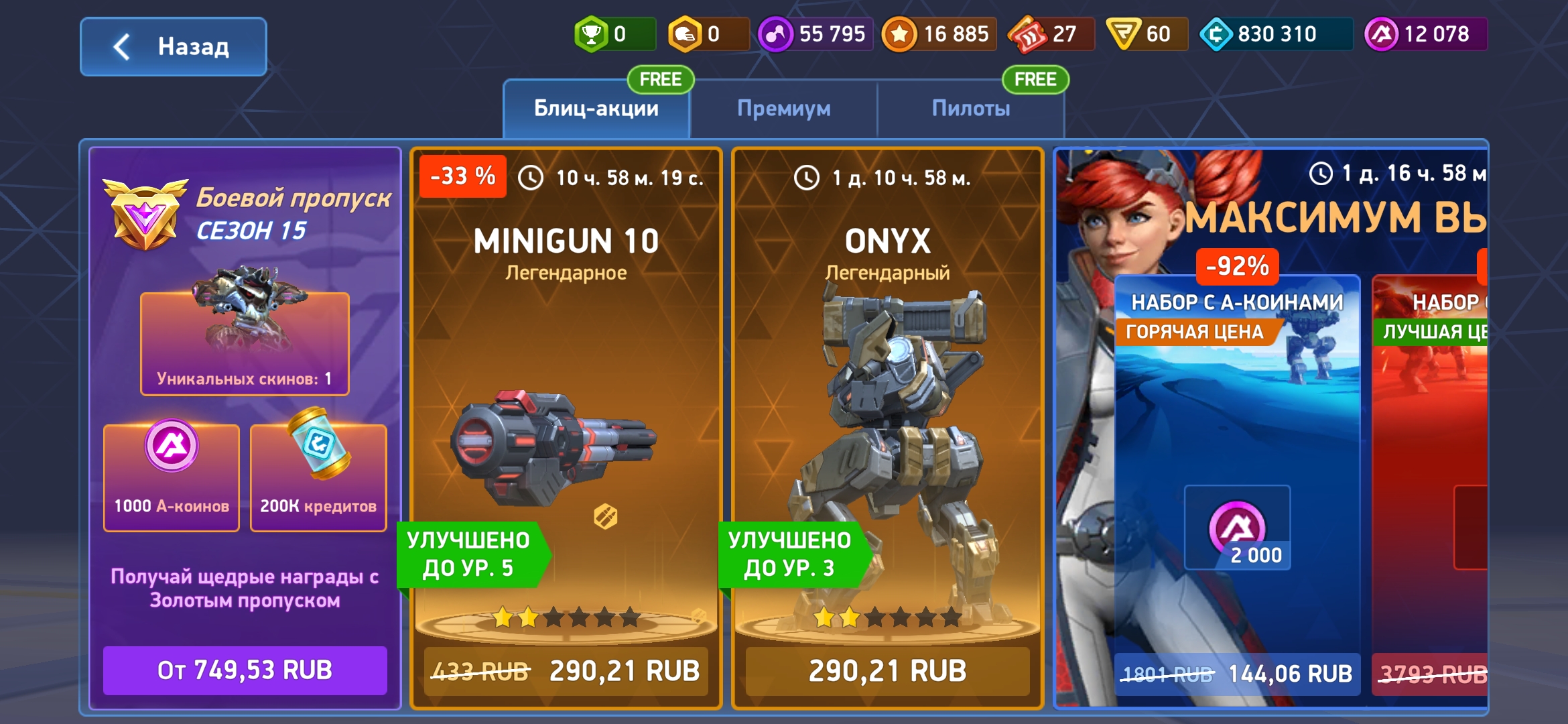1568x724 pixels.
Task: Switch to the Премиум tab
Action: (x=784, y=108)
